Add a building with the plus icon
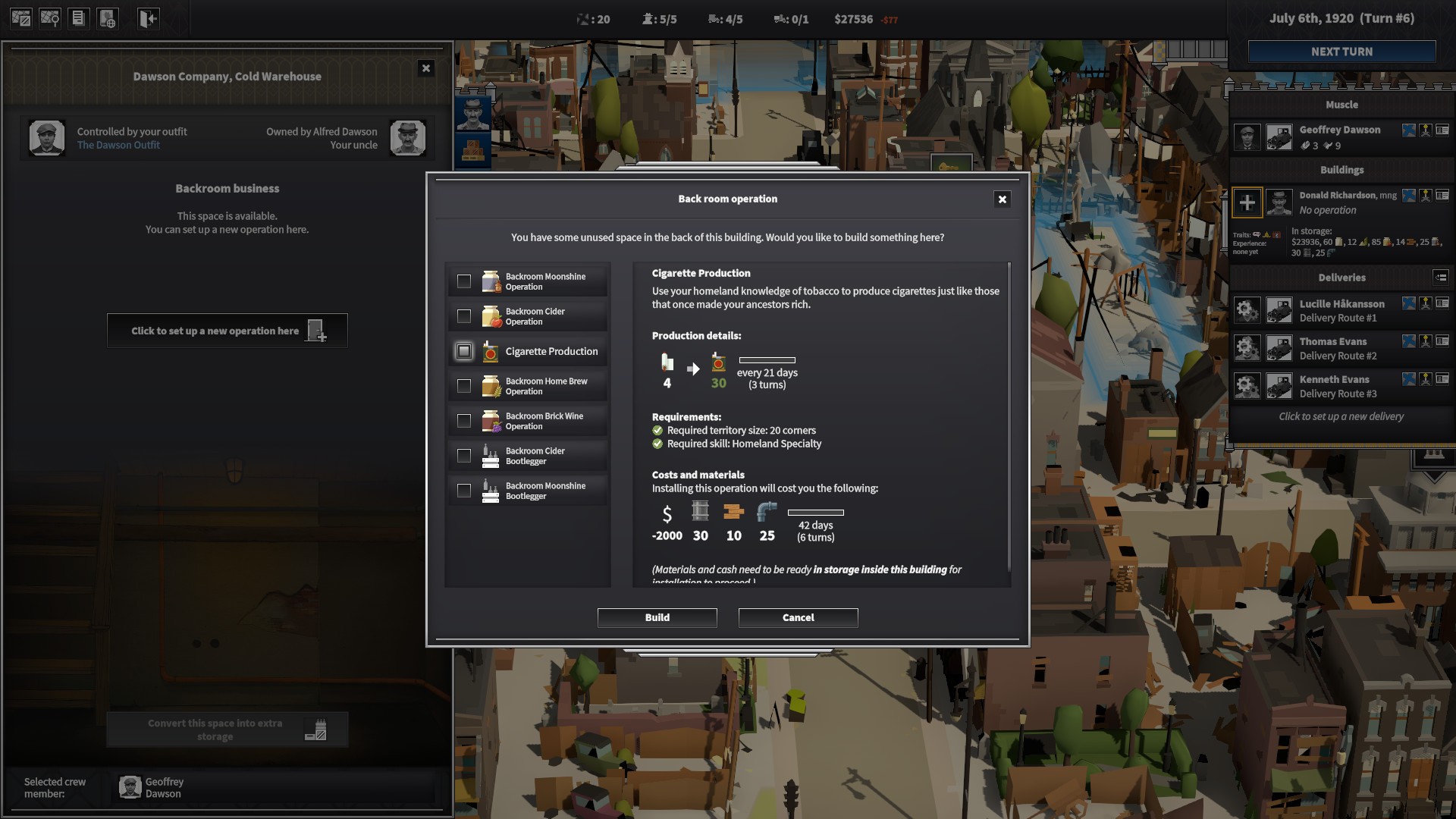Viewport: 1456px width, 819px height. pos(1247,202)
